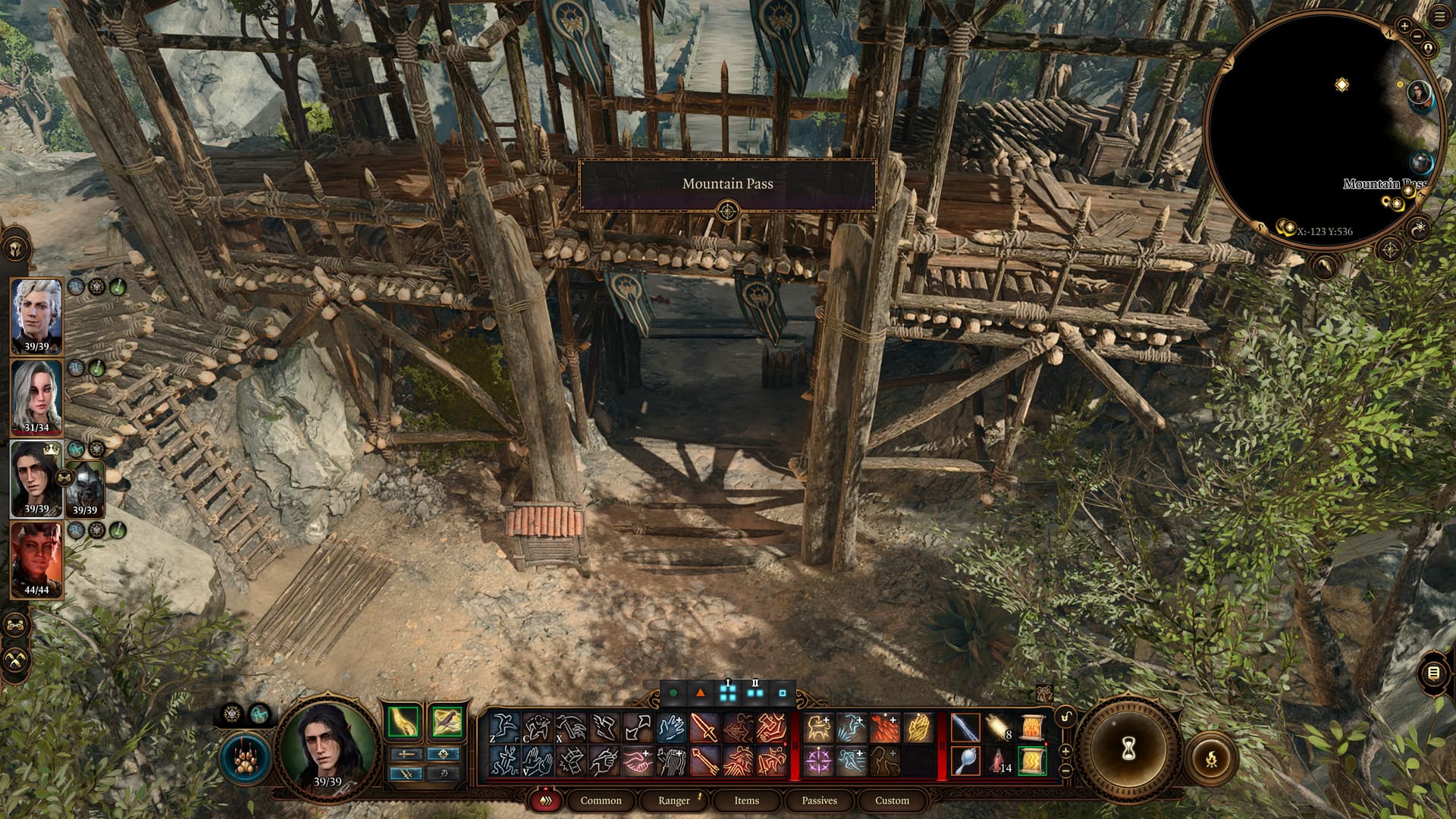Open the main menu hamburger button
The image size is (1456, 819).
pyautogui.click(x=1439, y=18)
